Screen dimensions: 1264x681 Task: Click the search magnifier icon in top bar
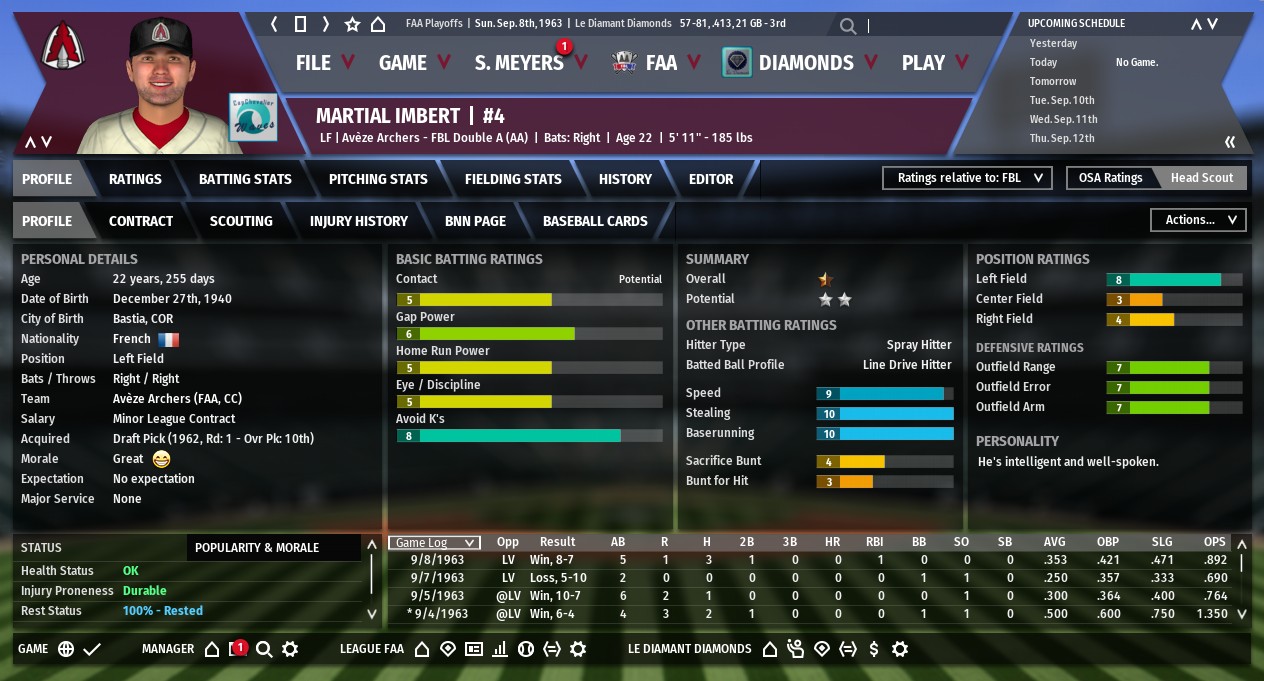pyautogui.click(x=848, y=26)
